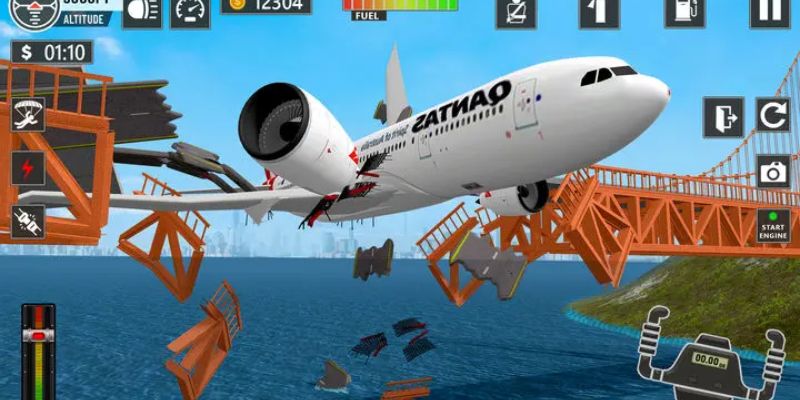Image resolution: width=800 pixels, height=400 pixels.
Task: Activate the red lightning bolt button
Action: (28, 167)
